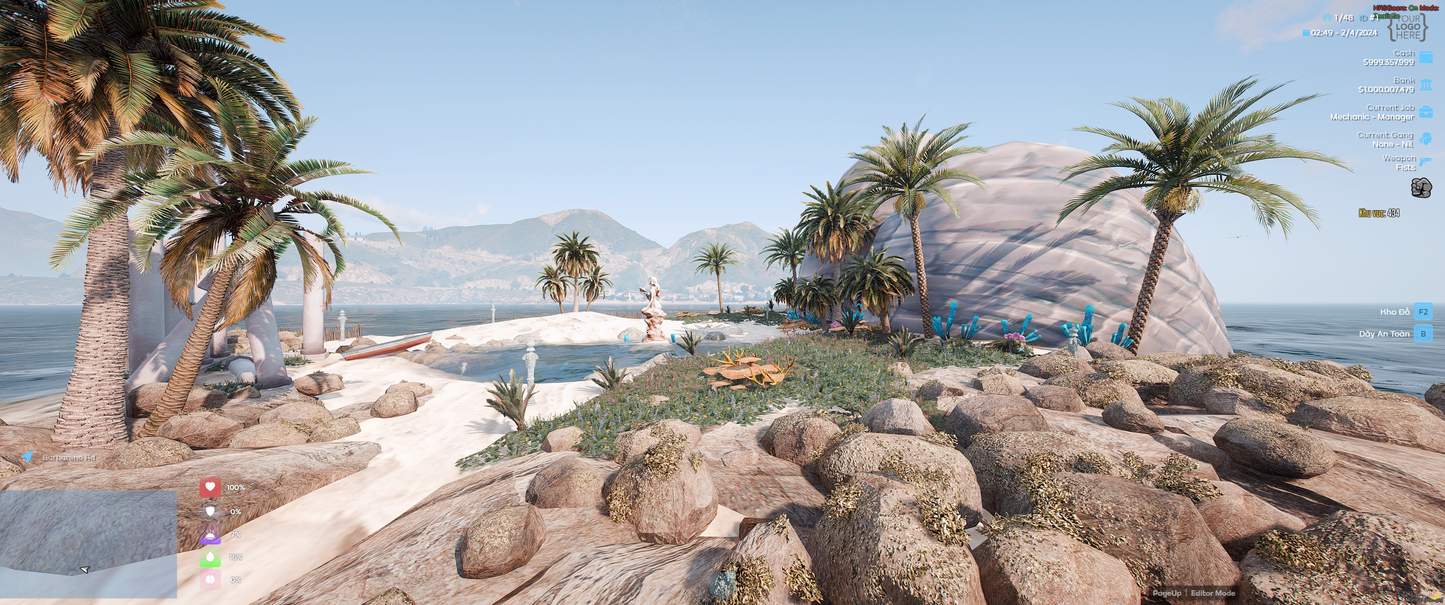Click the blue street location arrow icon
This screenshot has height=605, width=1445.
pos(28,458)
